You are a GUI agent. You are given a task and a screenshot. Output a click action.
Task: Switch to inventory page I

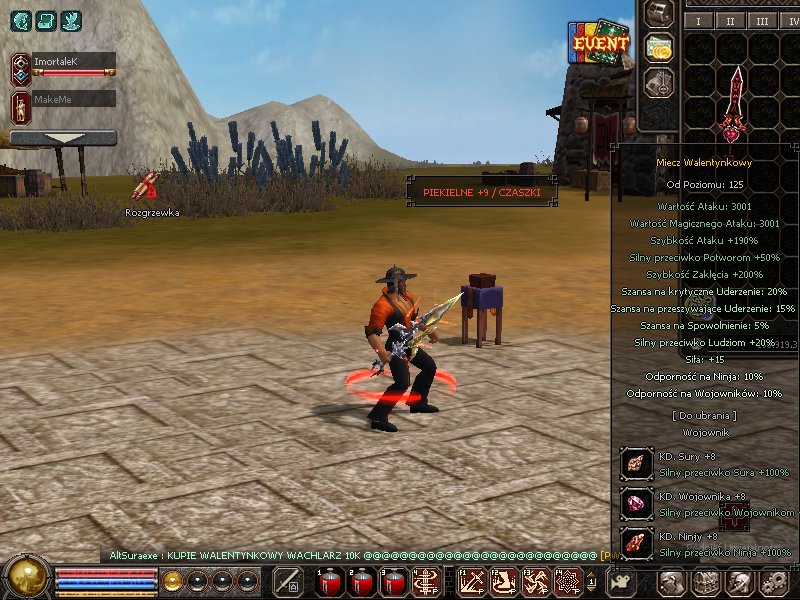(x=698, y=20)
